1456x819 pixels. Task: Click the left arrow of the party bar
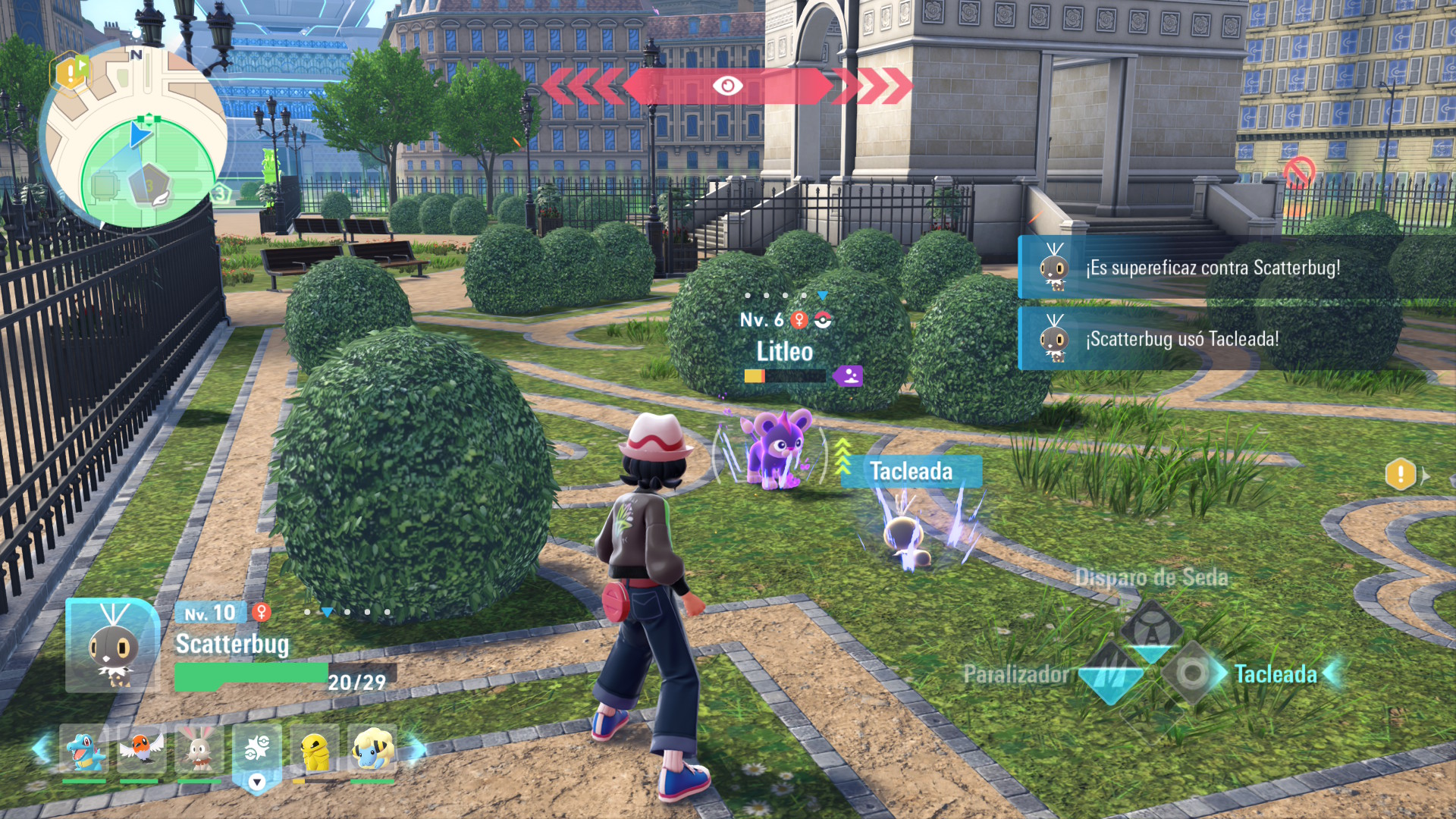[41, 749]
